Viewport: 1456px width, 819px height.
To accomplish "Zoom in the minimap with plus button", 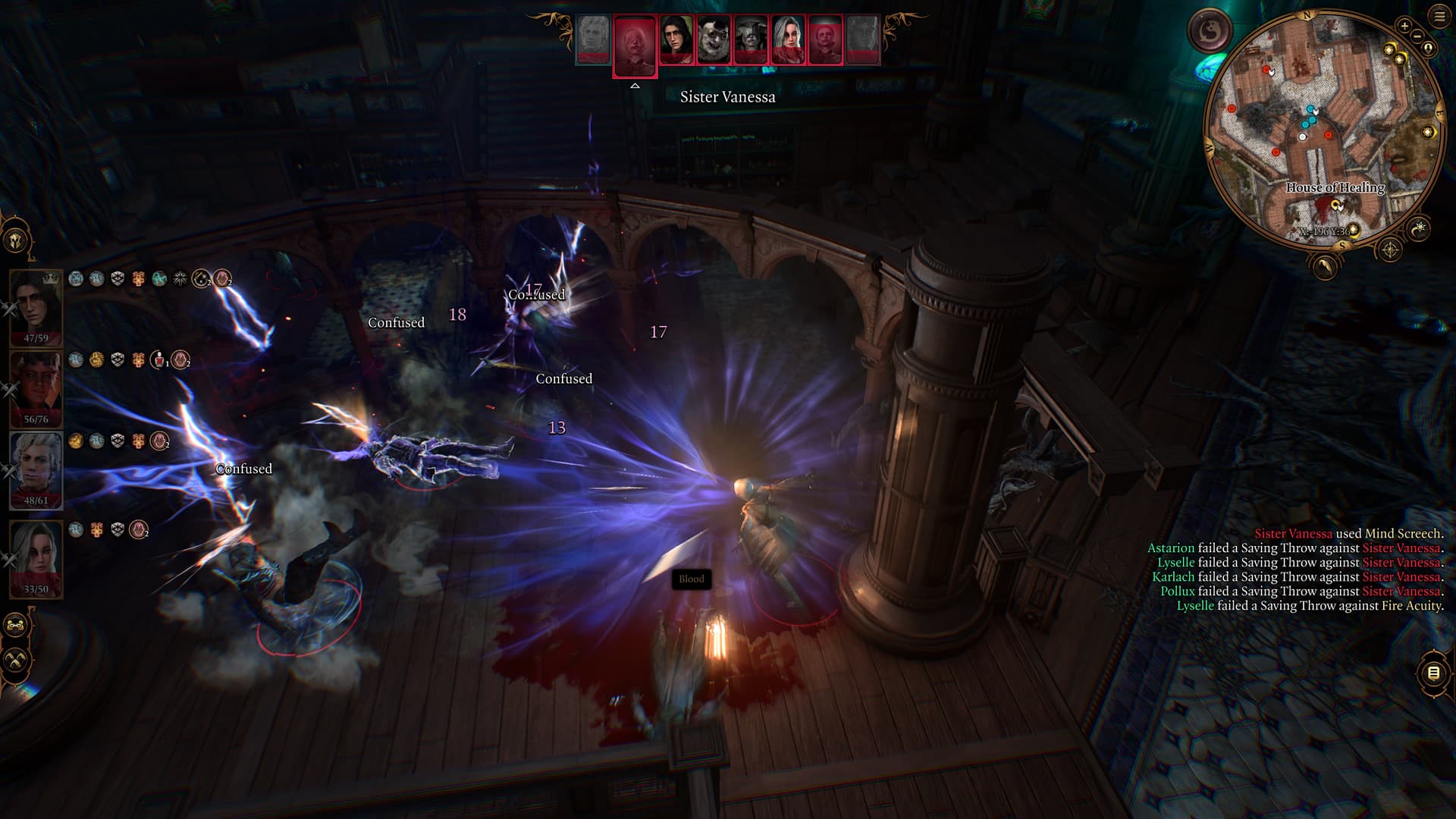I will click(x=1404, y=26).
